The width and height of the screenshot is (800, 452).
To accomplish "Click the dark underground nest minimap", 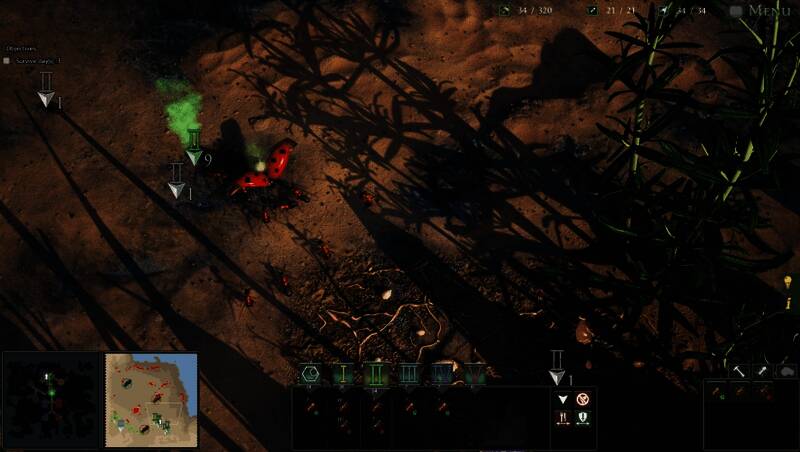I will click(52, 398).
